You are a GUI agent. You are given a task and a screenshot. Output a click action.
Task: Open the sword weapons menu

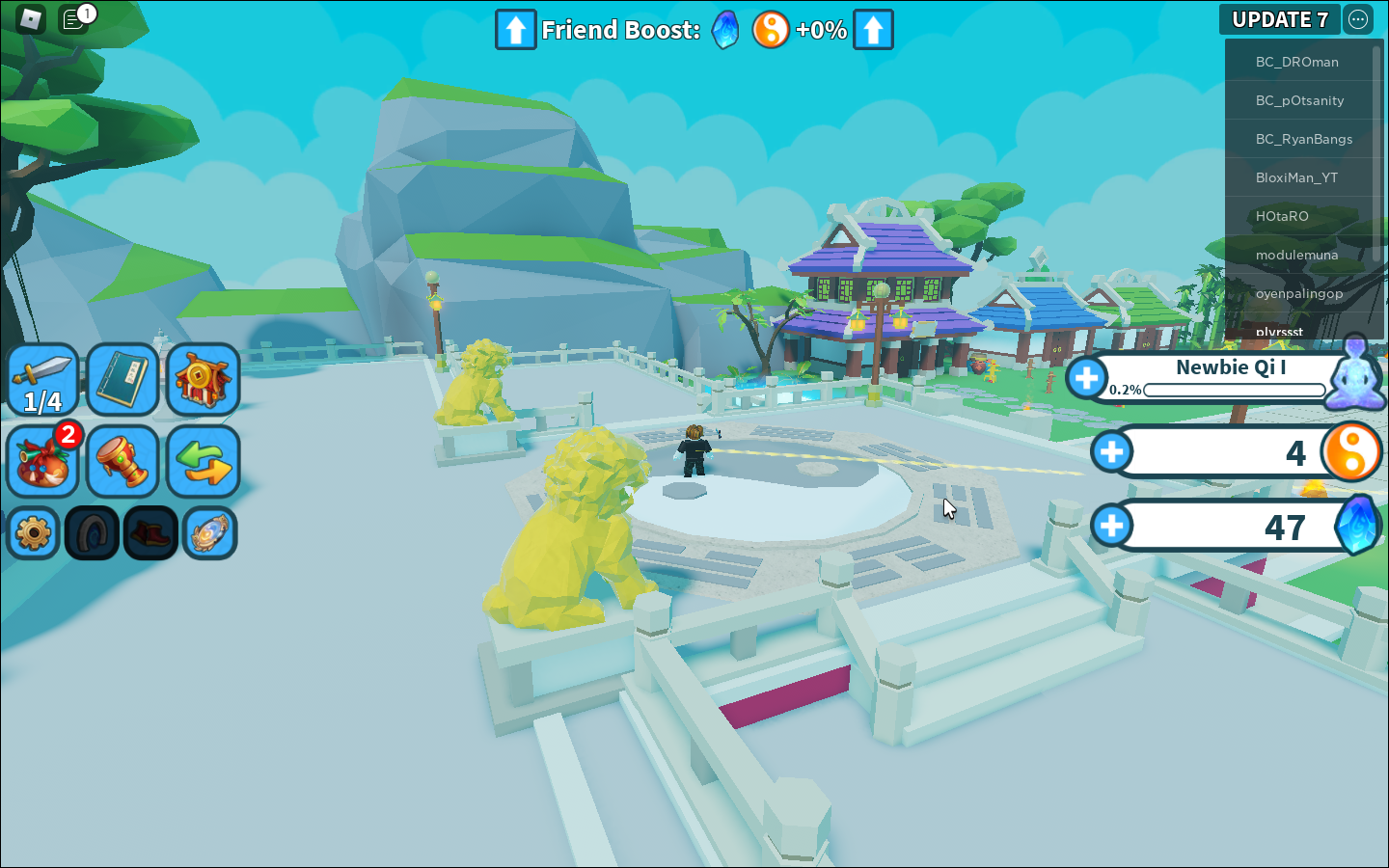[x=43, y=380]
